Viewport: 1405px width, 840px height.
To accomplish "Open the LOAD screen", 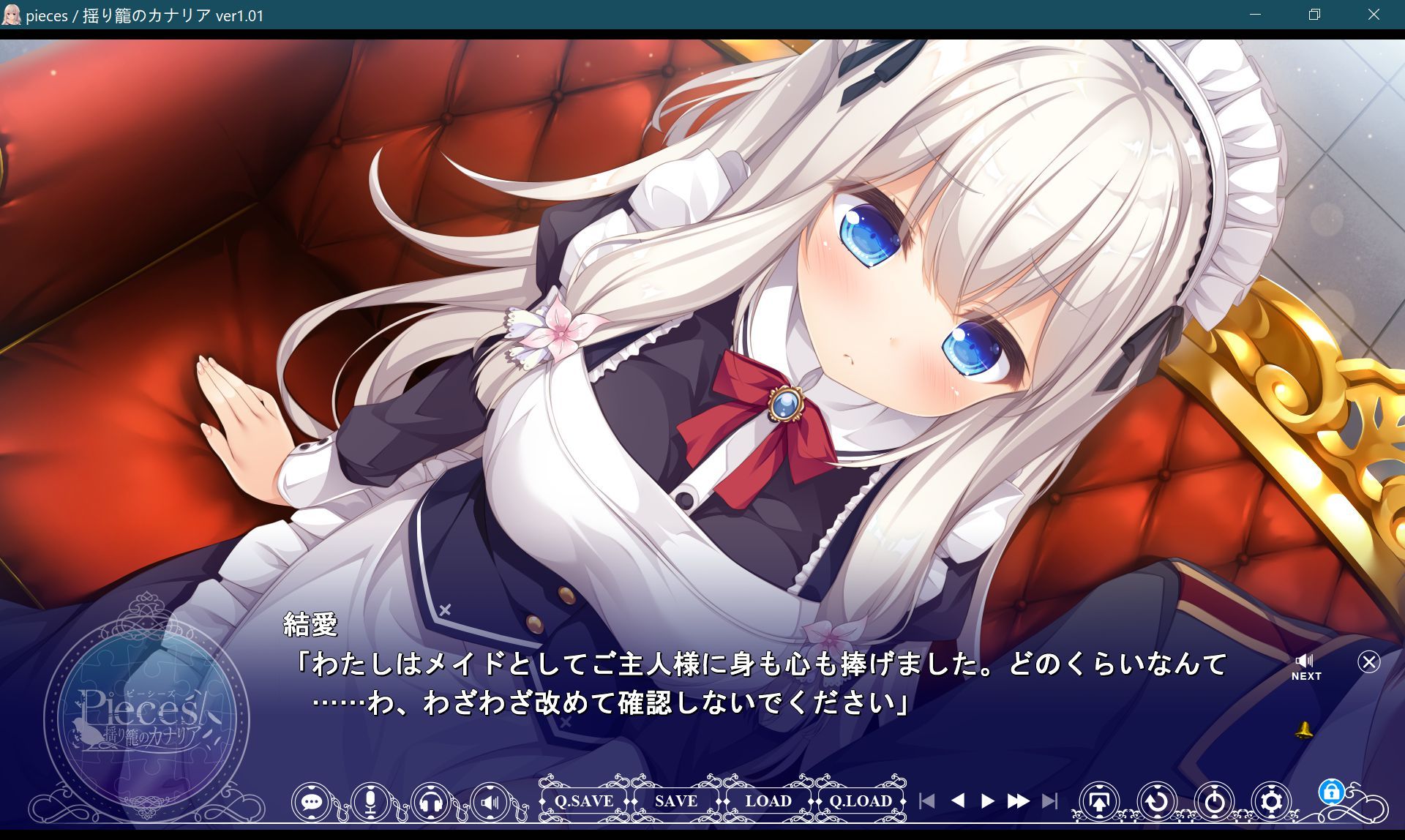I will [x=769, y=801].
